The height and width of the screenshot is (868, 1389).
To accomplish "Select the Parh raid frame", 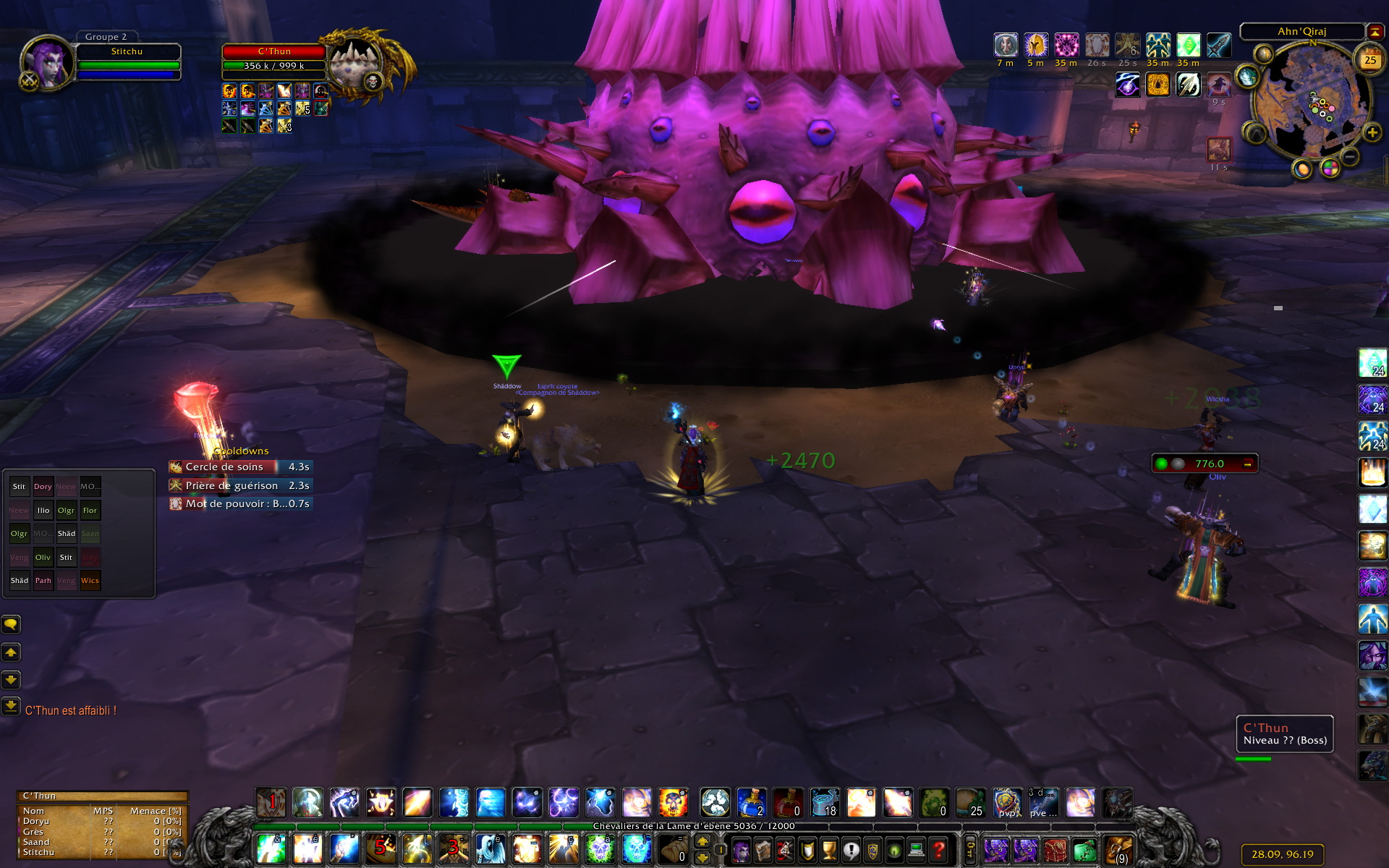I will (x=43, y=581).
